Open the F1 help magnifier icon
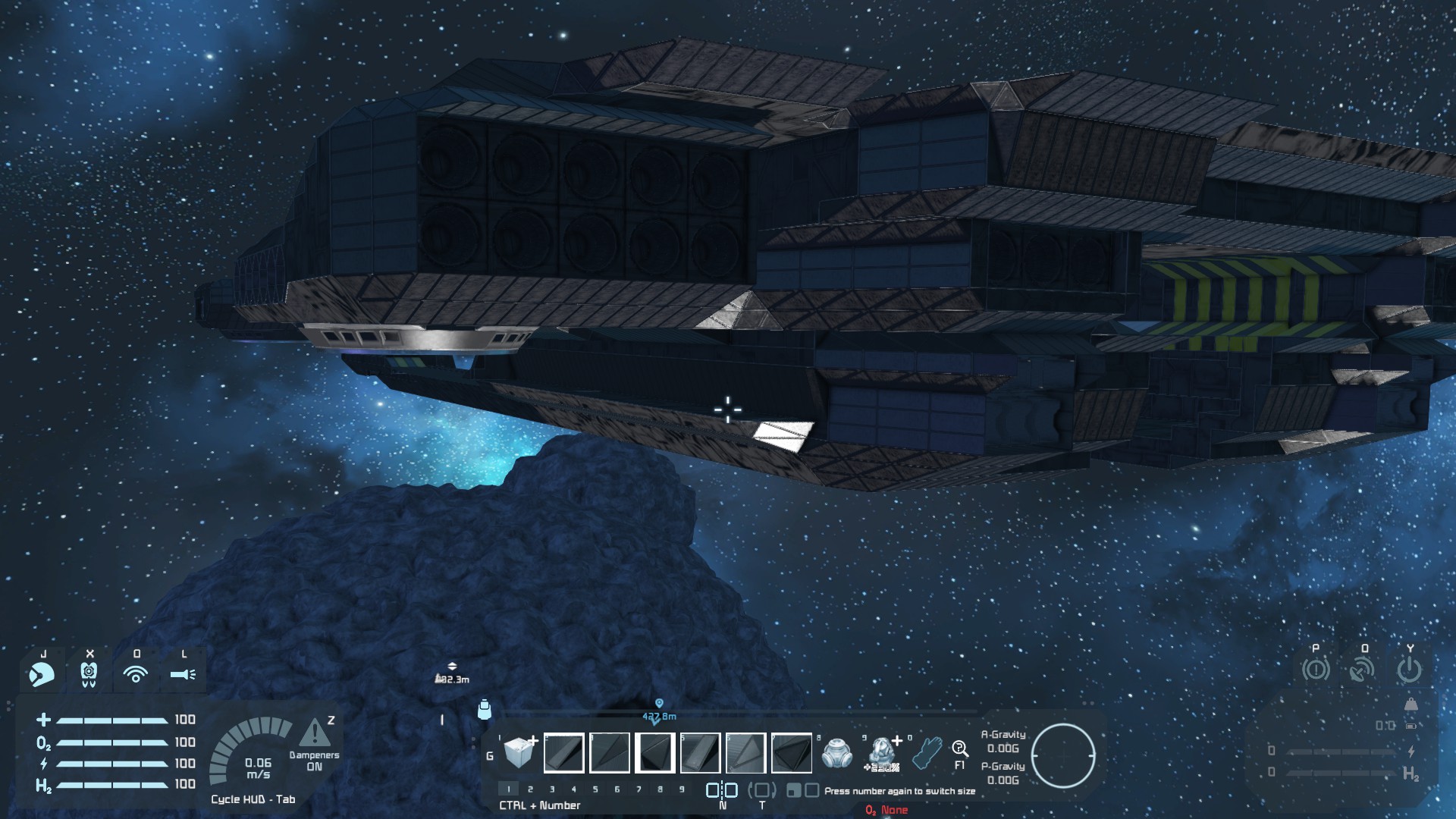 tap(959, 751)
